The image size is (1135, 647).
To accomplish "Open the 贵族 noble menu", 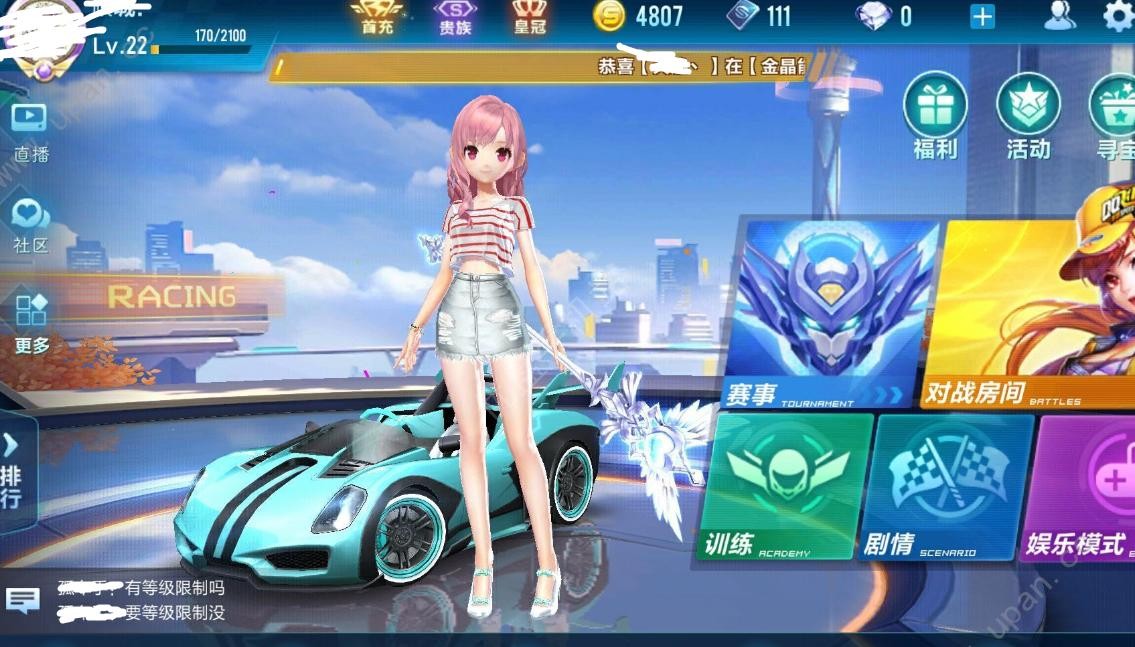I will pos(455,17).
